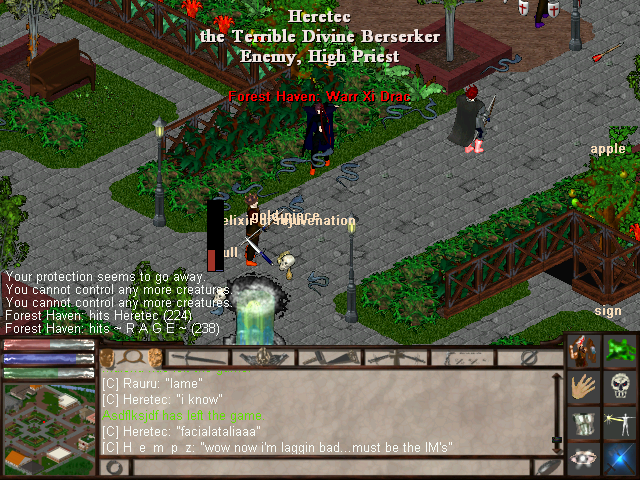Image resolution: width=640 pixels, height=480 pixels.
Task: Select the sword tab in the toolbar
Action: 197,357
